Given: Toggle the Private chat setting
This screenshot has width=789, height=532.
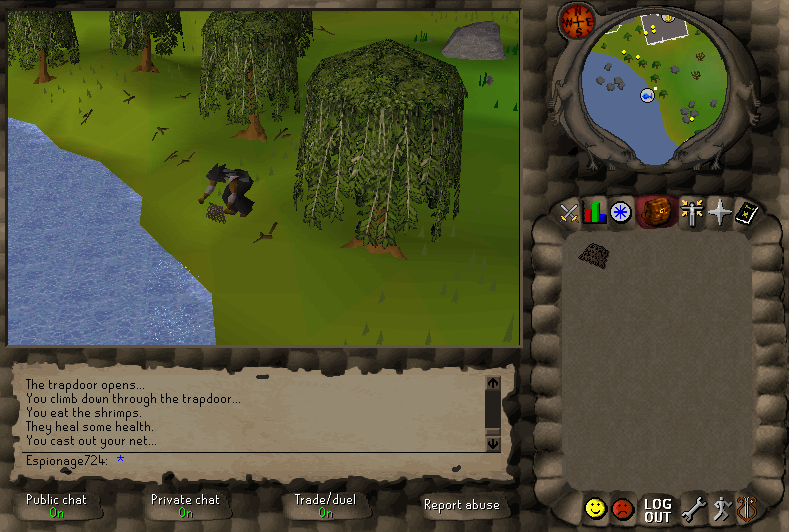Looking at the screenshot, I should pos(185,505).
